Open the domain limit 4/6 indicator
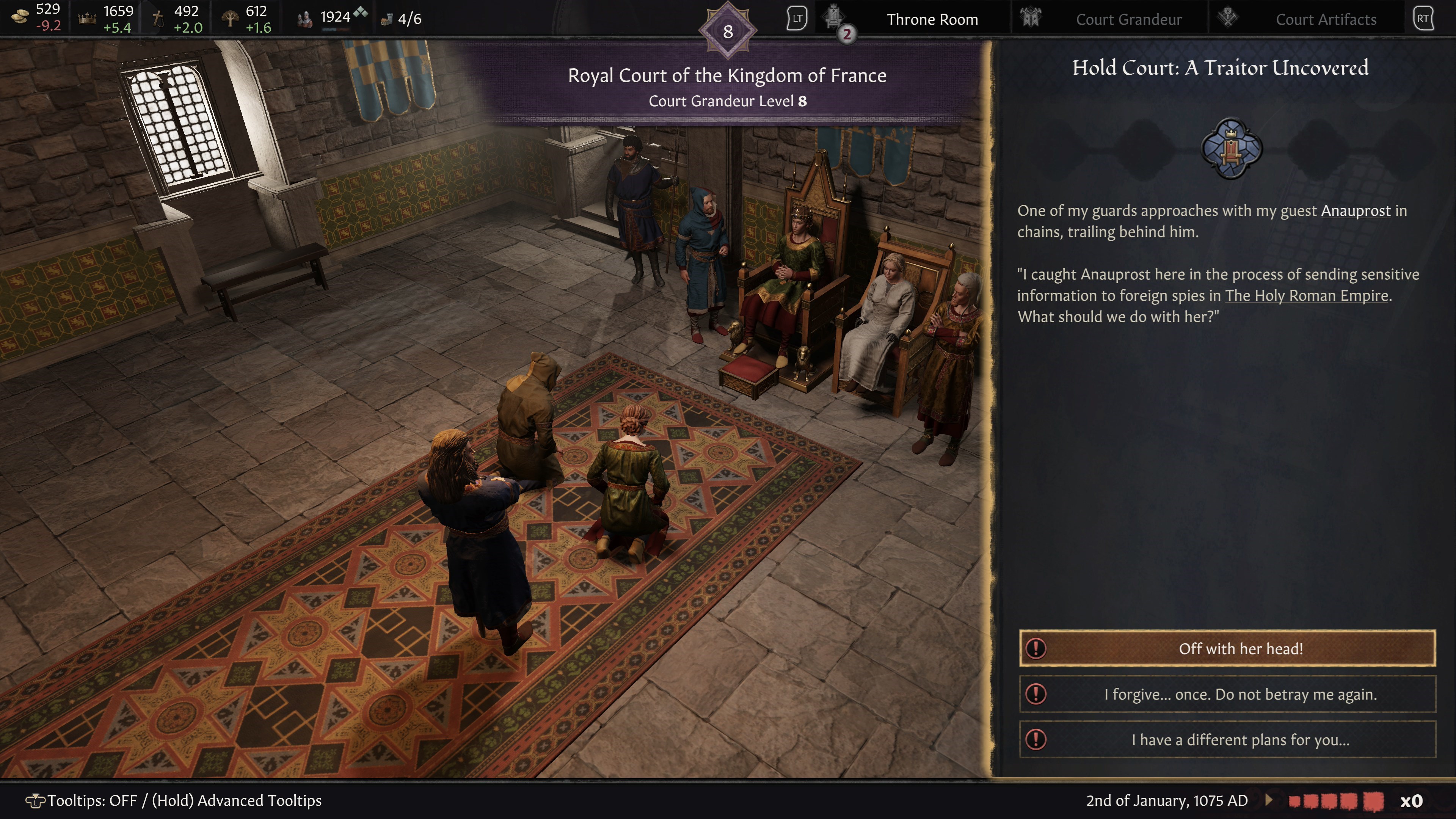This screenshot has width=1456, height=819. tap(402, 19)
